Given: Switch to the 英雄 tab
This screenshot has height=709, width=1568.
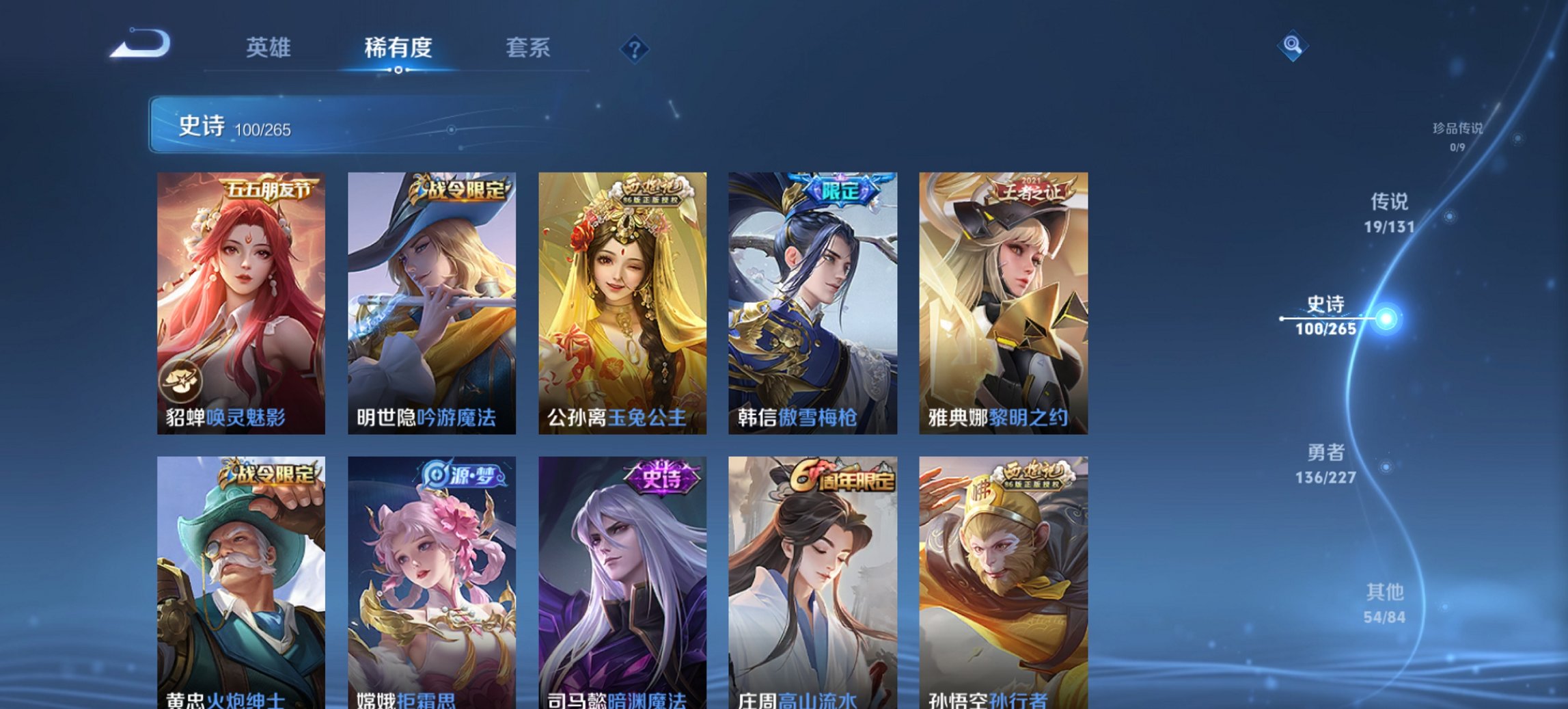Looking at the screenshot, I should tap(271, 48).
